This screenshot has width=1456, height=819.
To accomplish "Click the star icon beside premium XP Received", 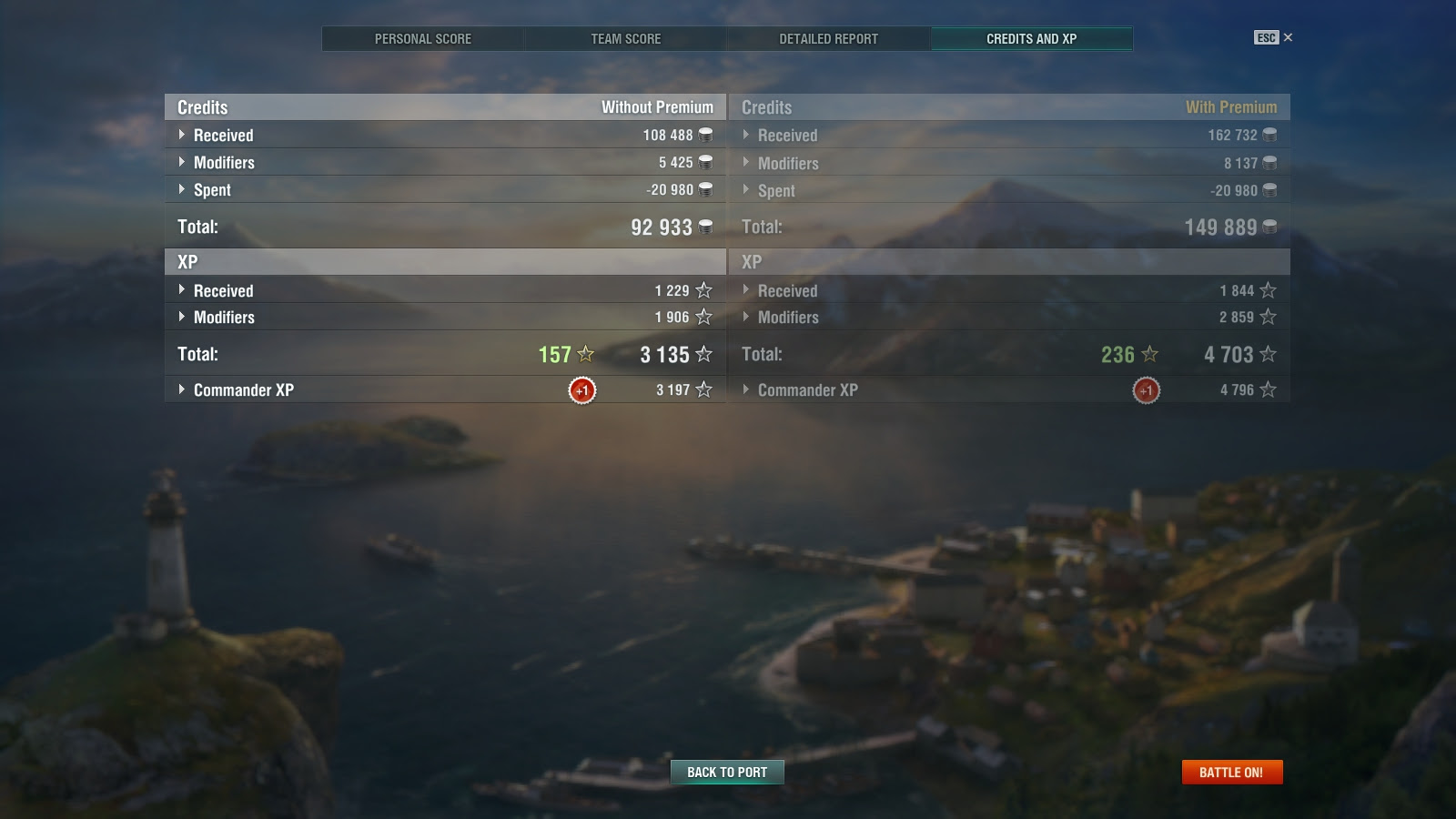I will [x=1267, y=290].
